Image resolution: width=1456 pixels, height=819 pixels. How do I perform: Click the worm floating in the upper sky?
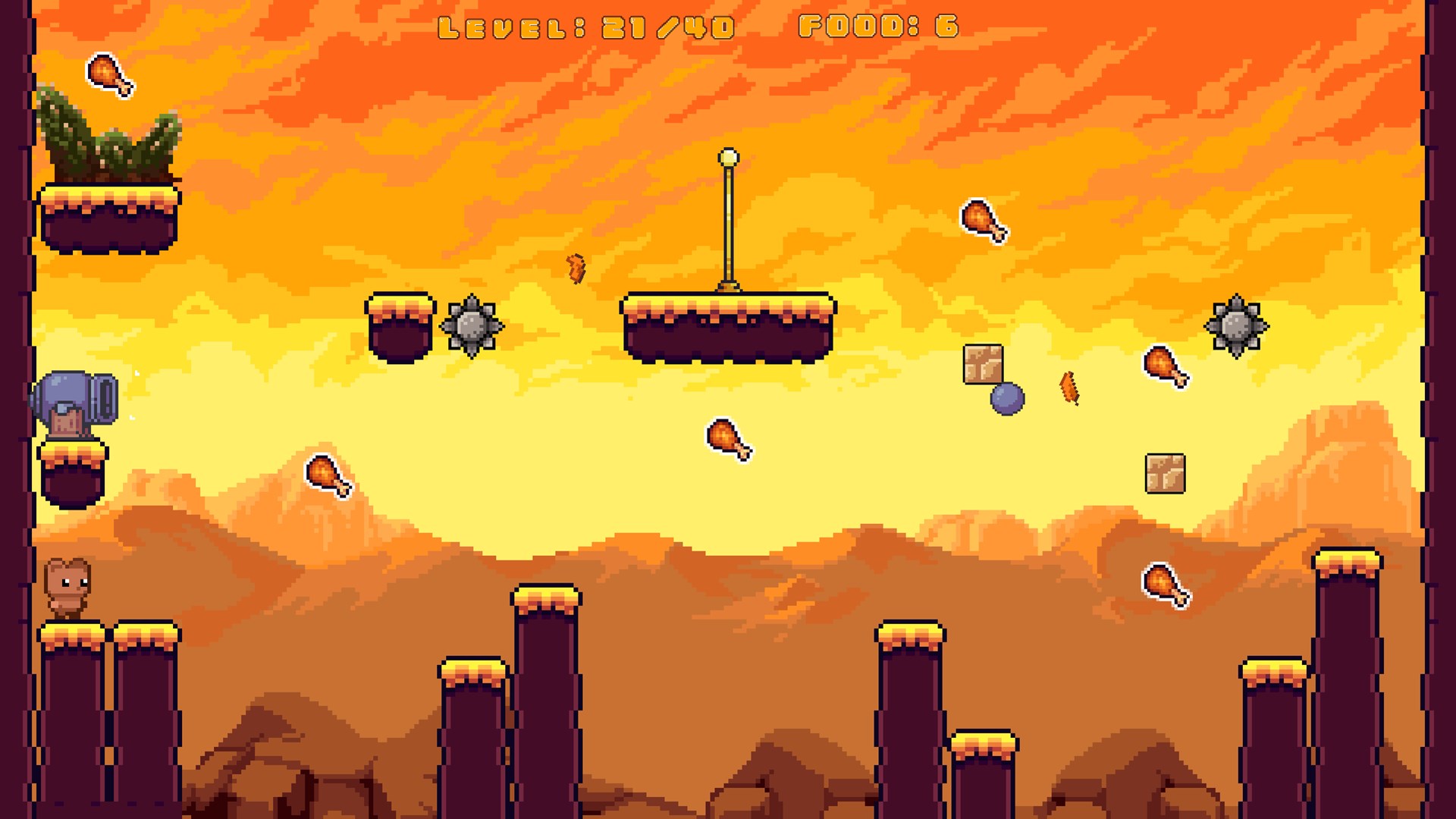(x=576, y=267)
